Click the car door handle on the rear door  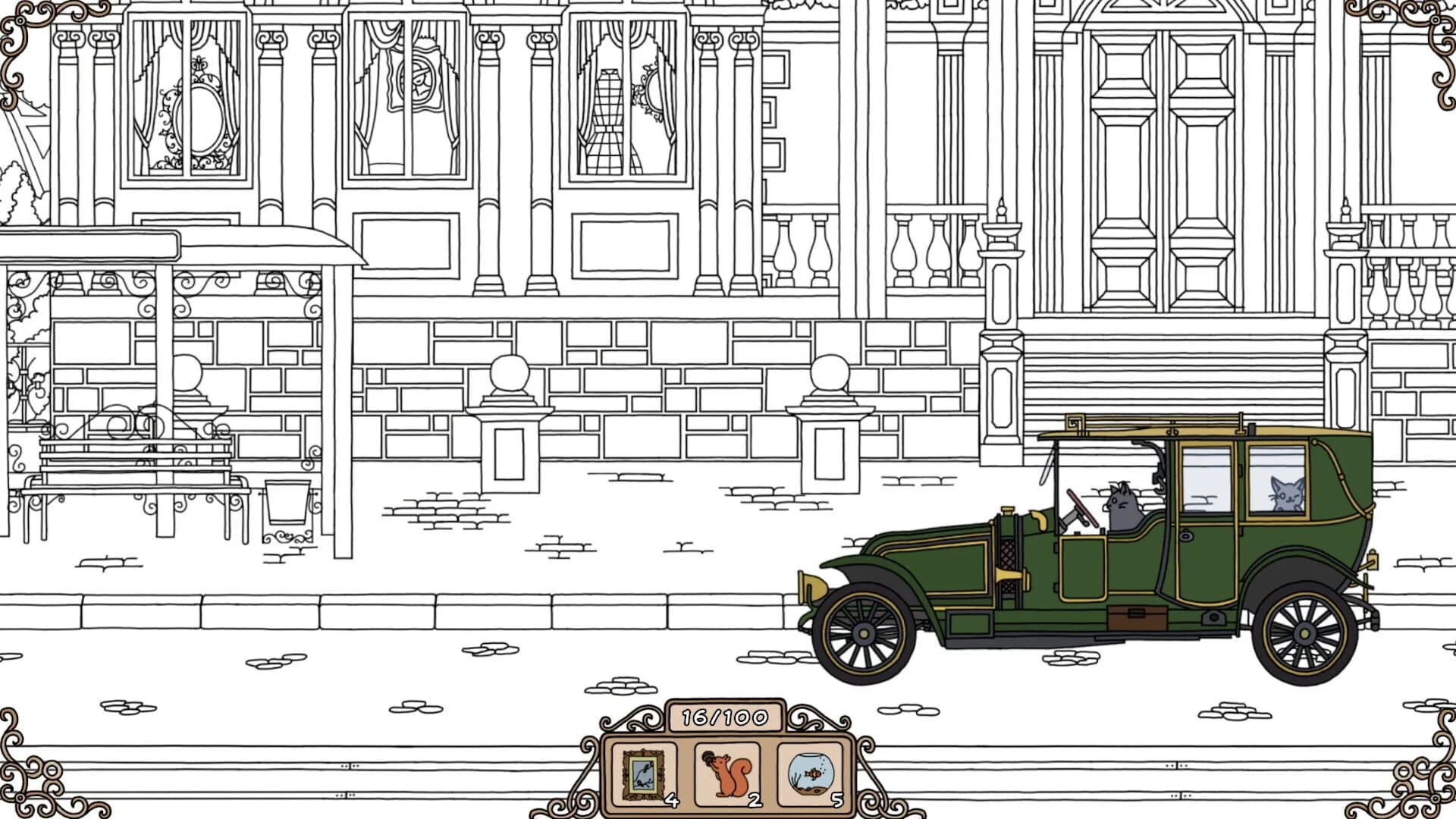coord(1187,535)
